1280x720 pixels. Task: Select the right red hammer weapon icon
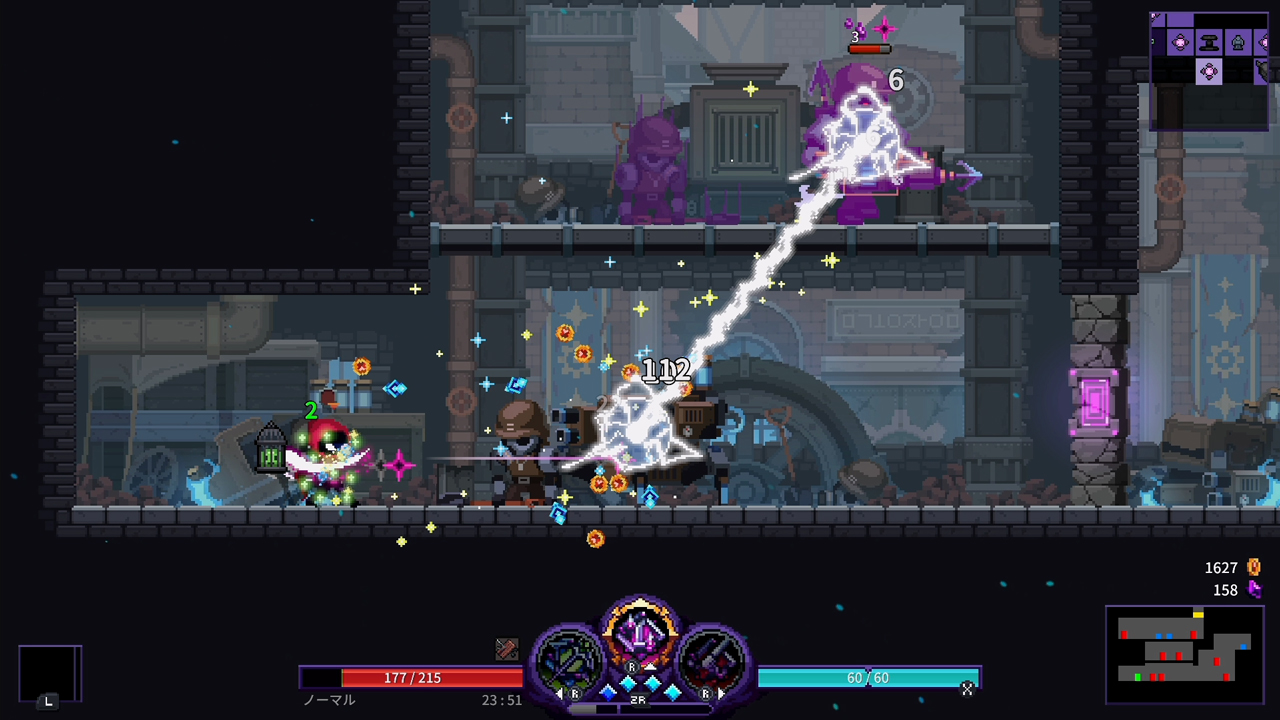pyautogui.click(x=711, y=661)
